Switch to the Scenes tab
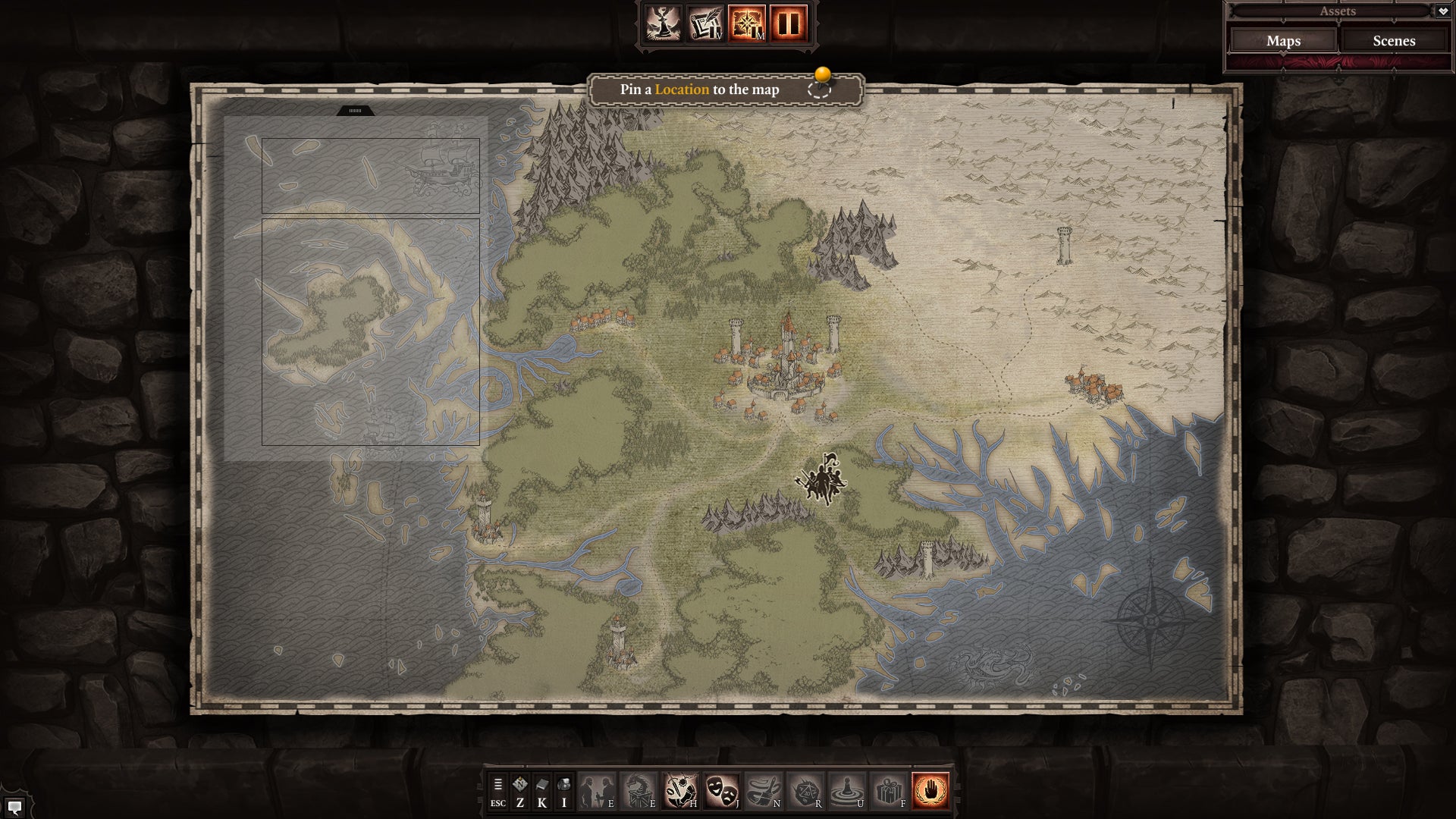 coord(1393,41)
